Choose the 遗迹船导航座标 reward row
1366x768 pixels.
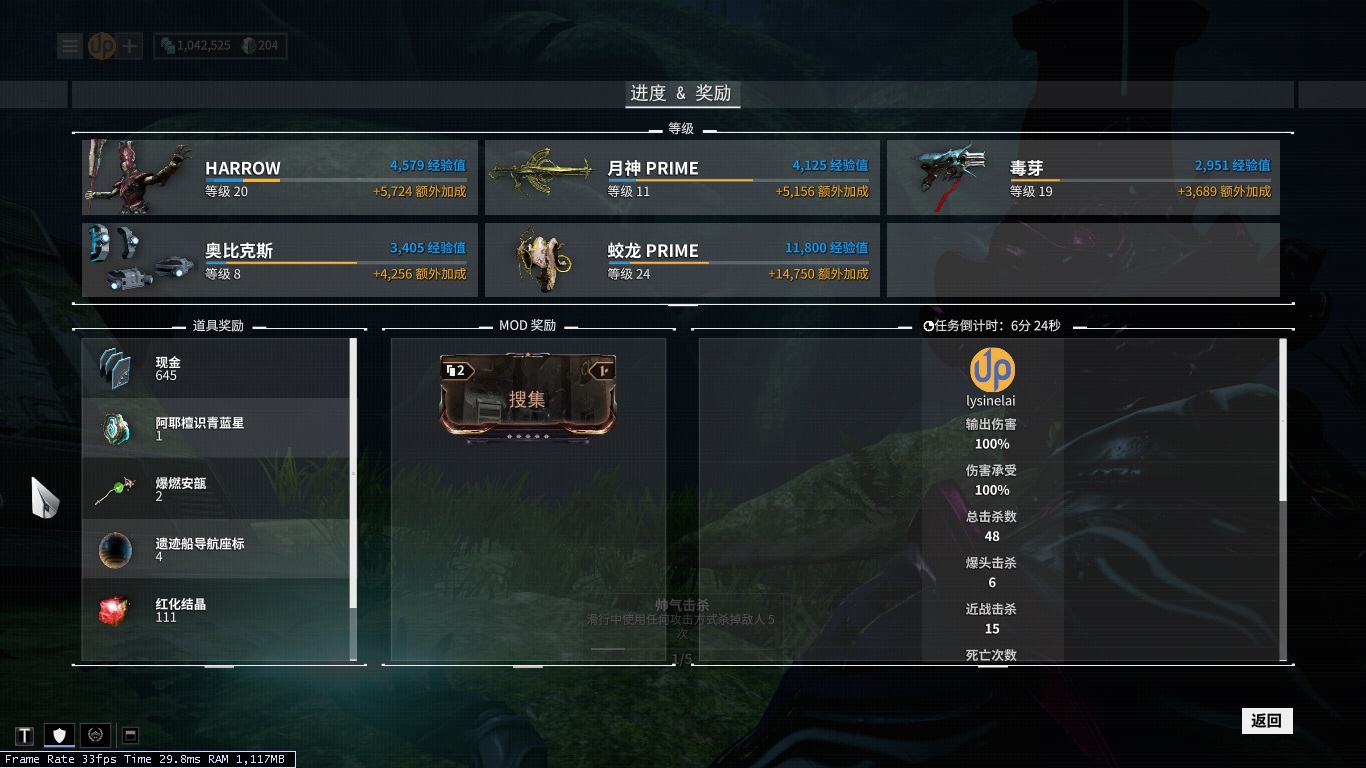tap(216, 549)
